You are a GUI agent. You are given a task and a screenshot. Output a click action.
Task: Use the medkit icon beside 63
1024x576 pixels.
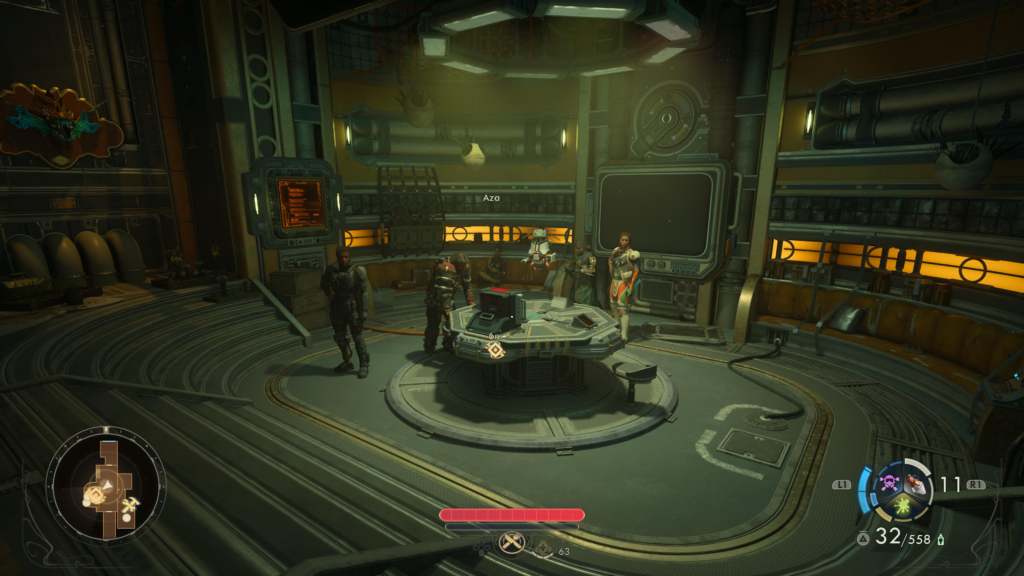543,548
